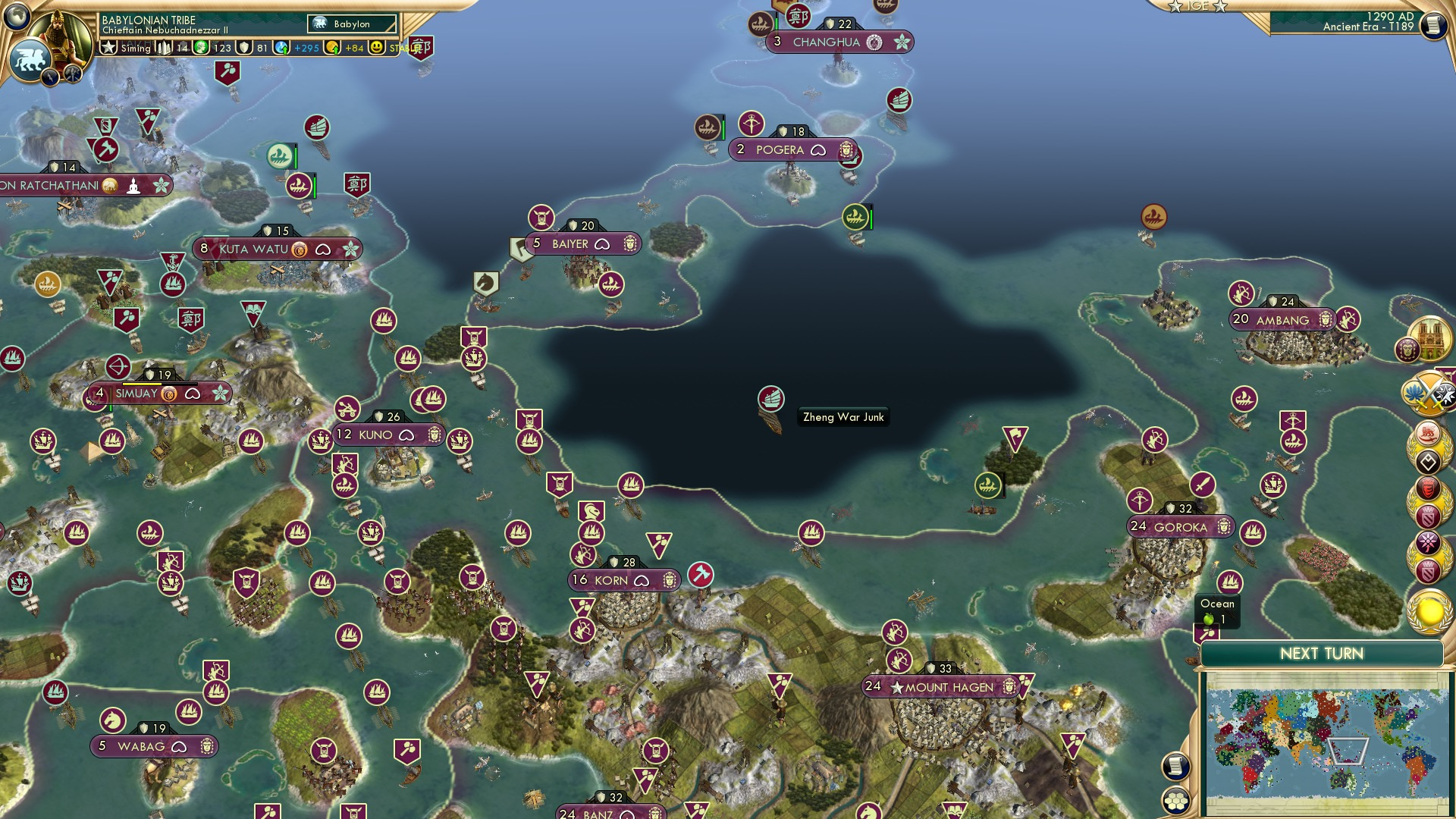Viewport: 1456px width, 819px height.
Task: Select the Goroka city banner
Action: (x=1181, y=526)
